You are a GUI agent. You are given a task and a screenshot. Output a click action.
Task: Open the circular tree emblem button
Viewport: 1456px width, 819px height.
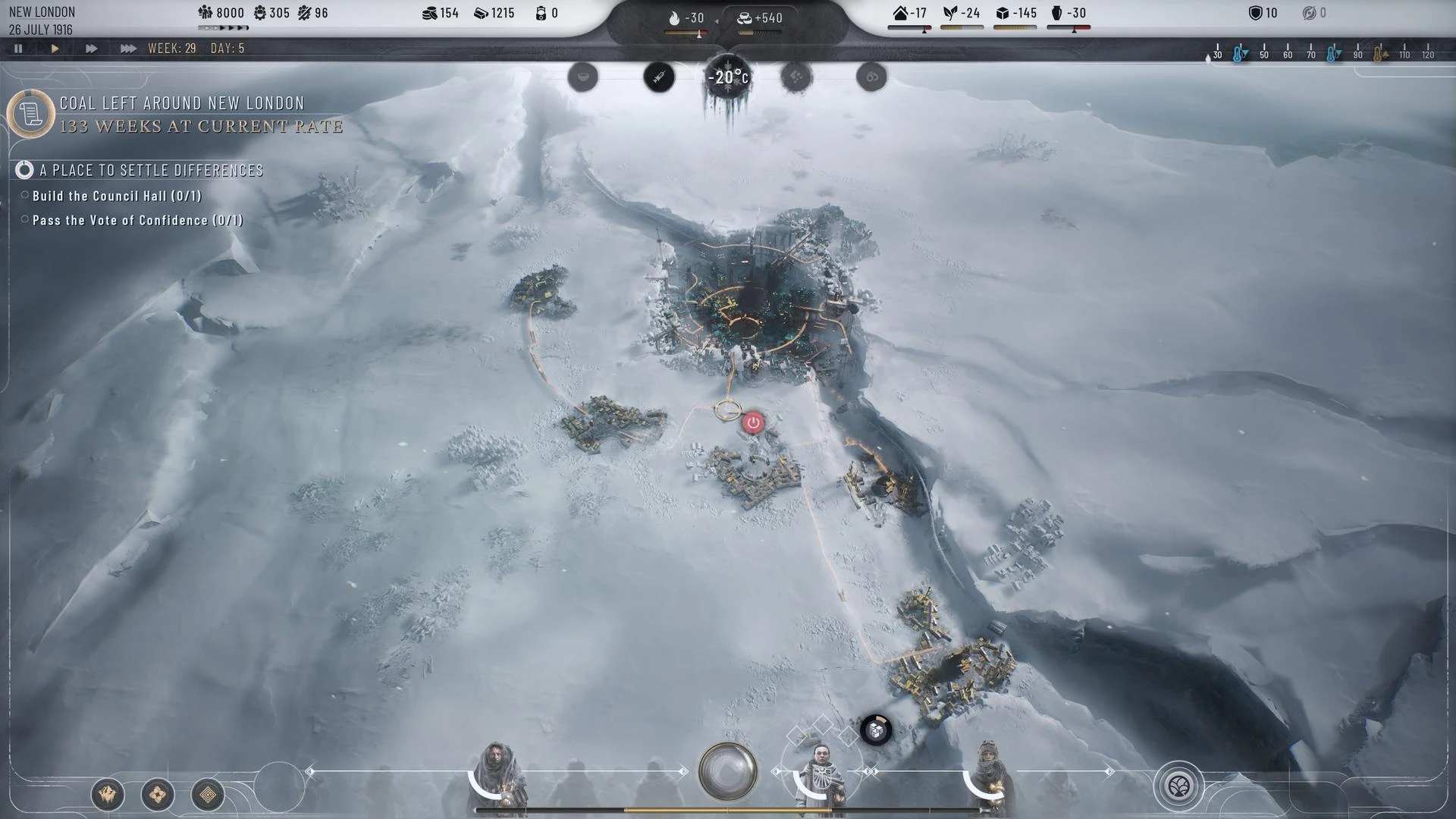point(1178,787)
